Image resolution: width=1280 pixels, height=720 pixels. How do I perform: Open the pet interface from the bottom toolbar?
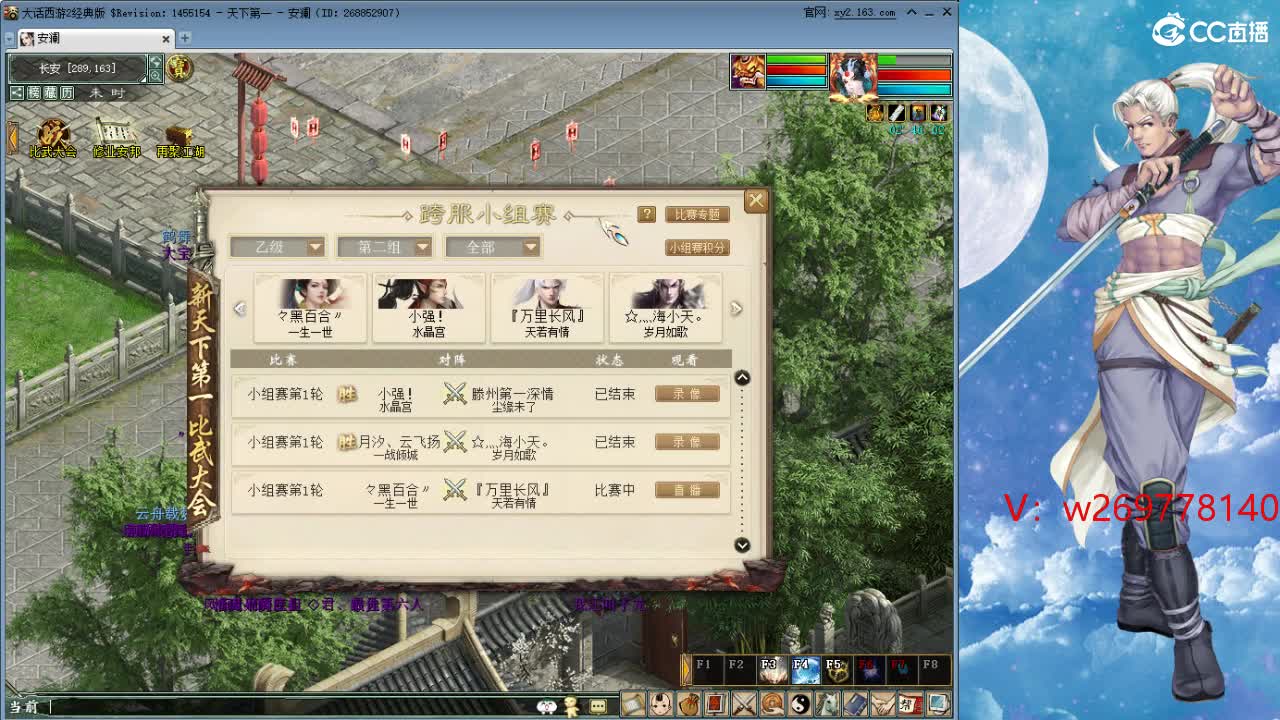pos(661,703)
